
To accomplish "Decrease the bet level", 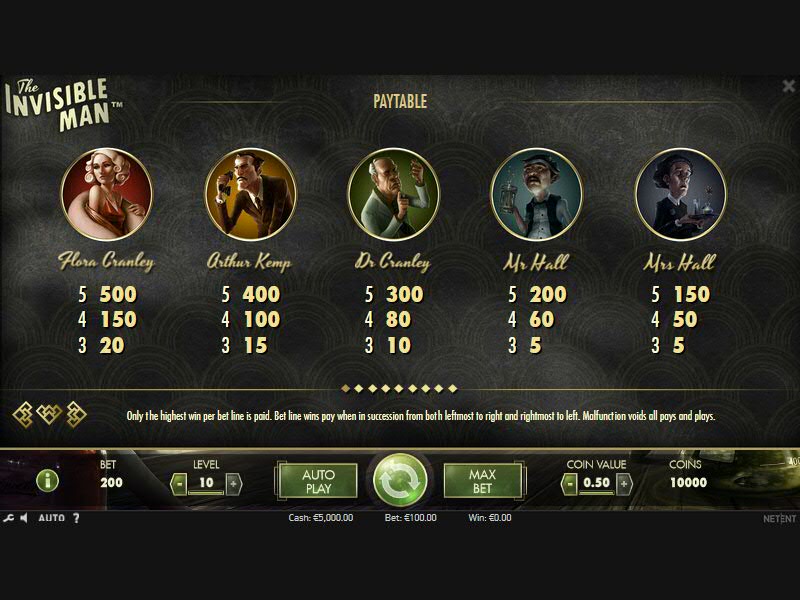I will [x=179, y=483].
